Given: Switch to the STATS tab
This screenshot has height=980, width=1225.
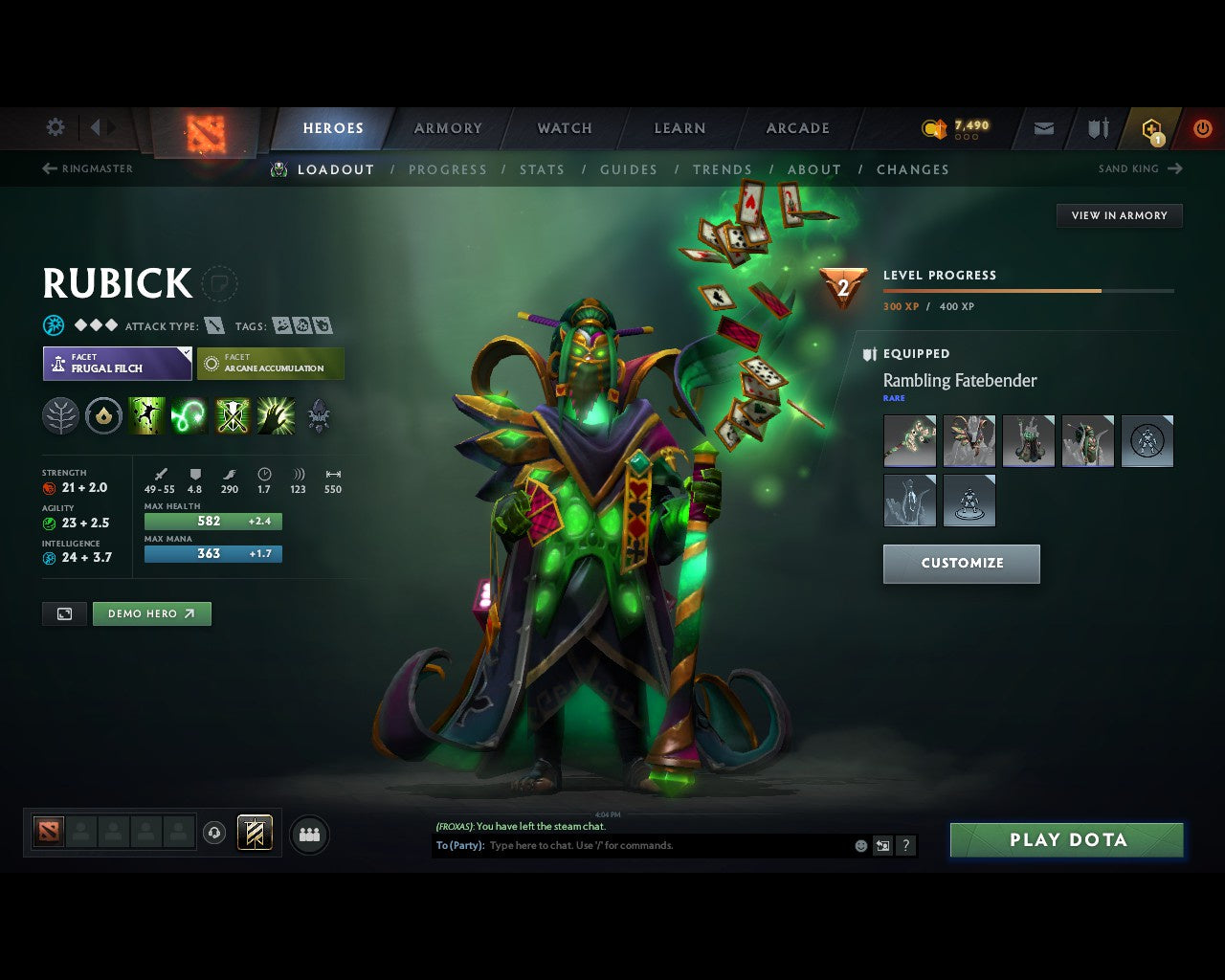Looking at the screenshot, I should coord(542,169).
